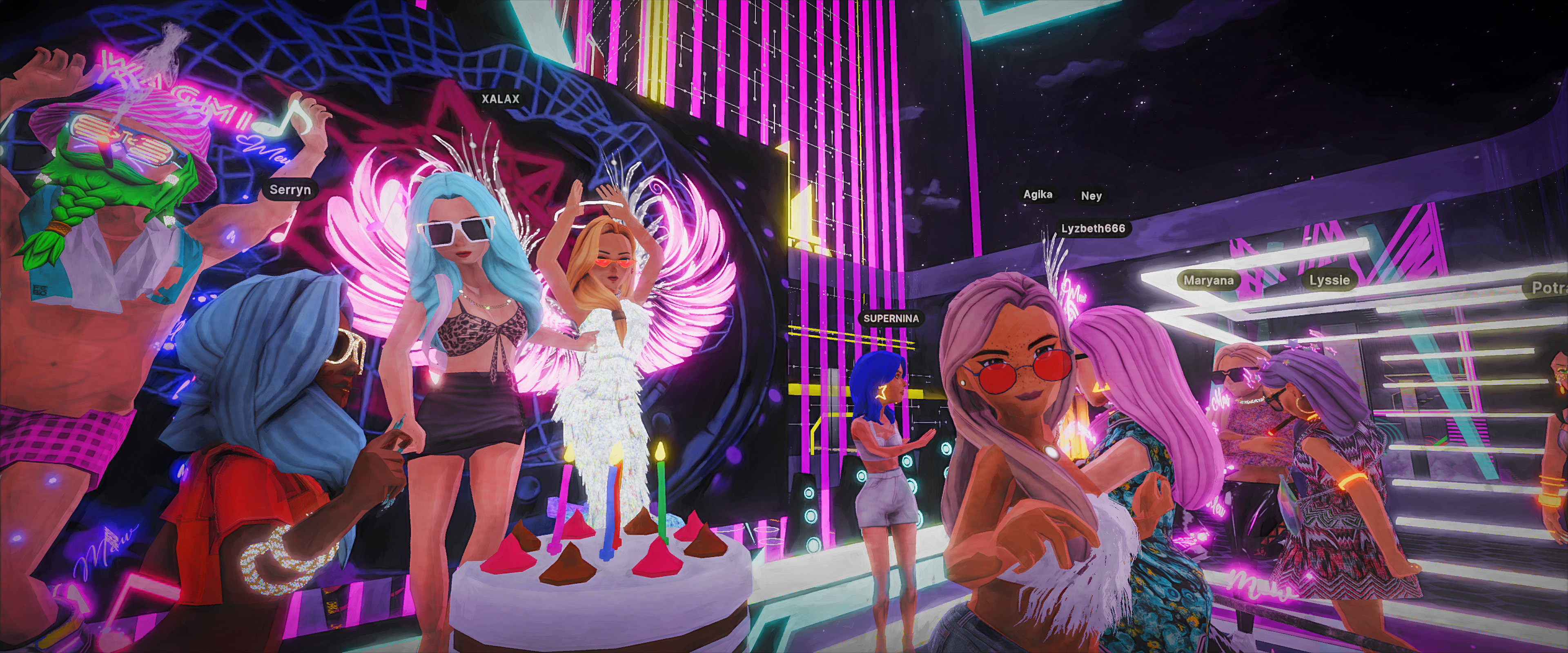
Task: Click the XALAX name label
Action: pyautogui.click(x=500, y=99)
